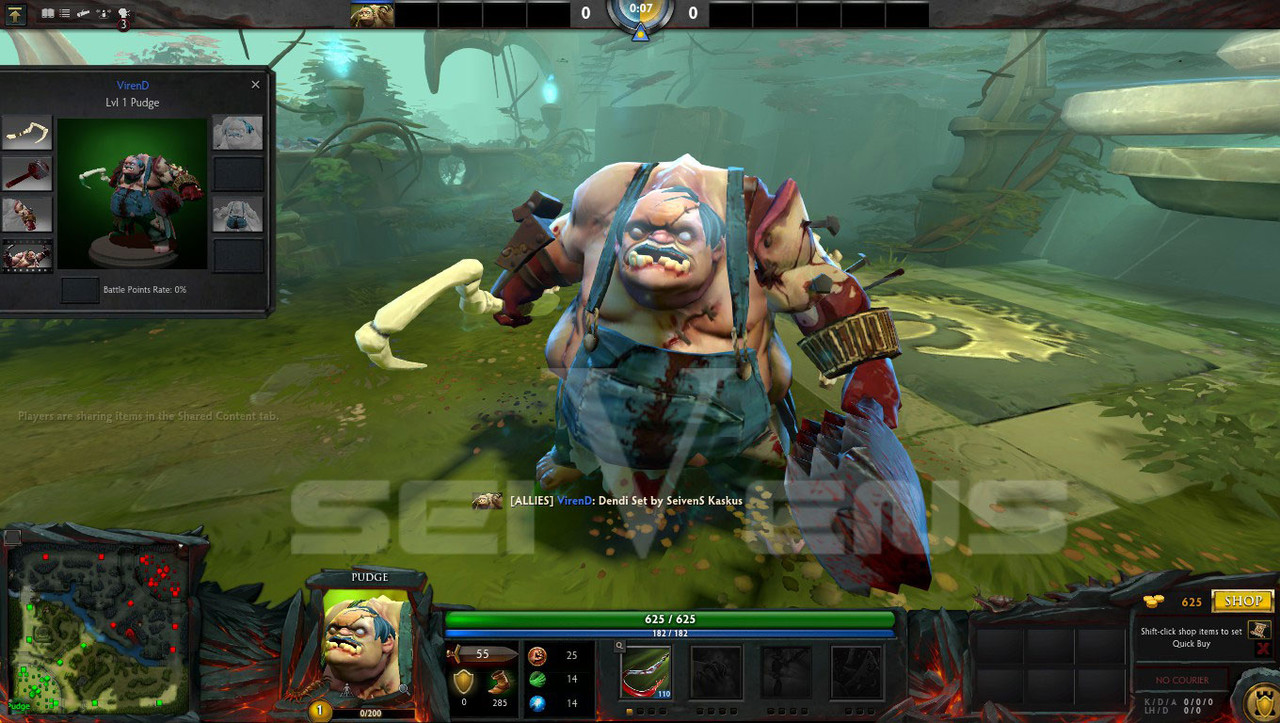Close the VirenD hero loadout panel
Image resolution: width=1280 pixels, height=723 pixels.
pos(255,85)
